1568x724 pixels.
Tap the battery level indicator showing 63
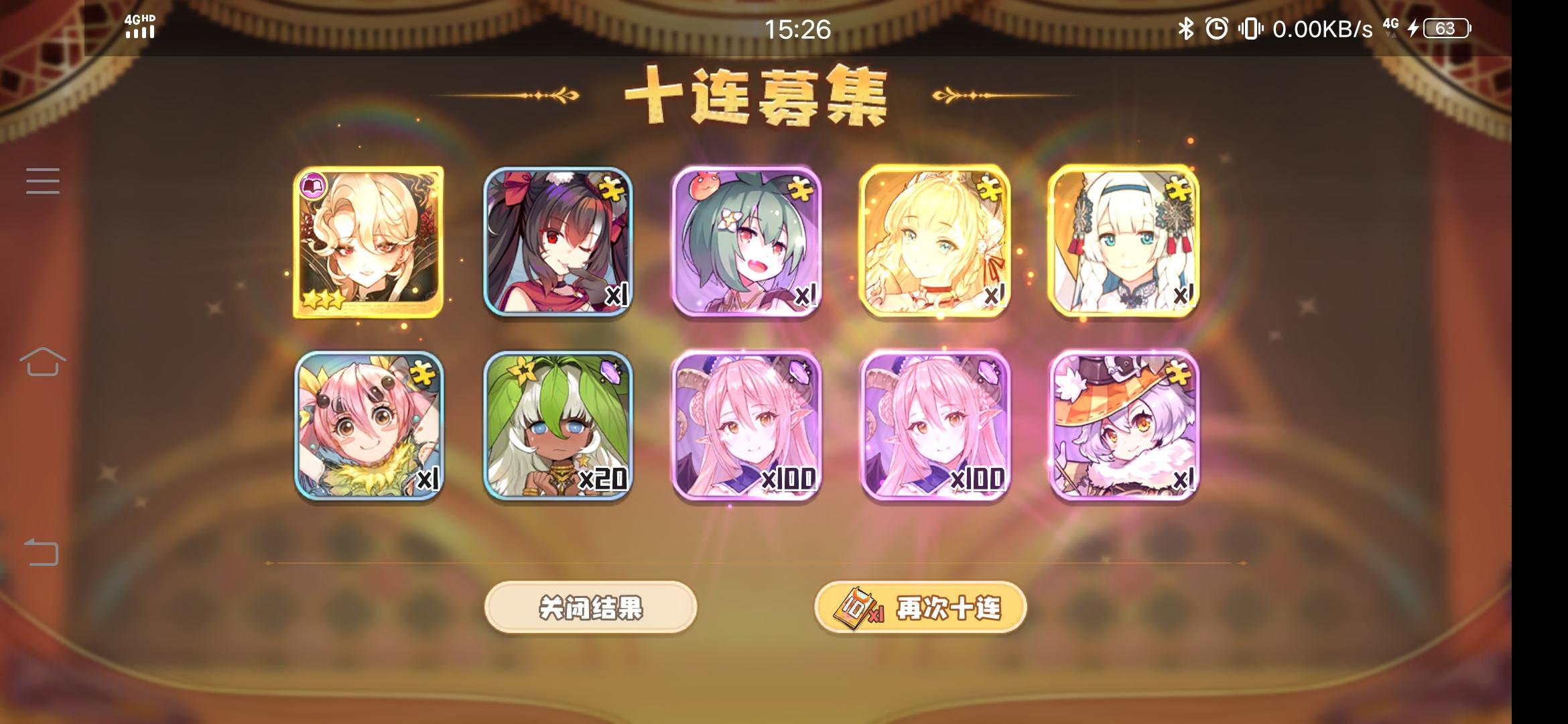point(1445,28)
